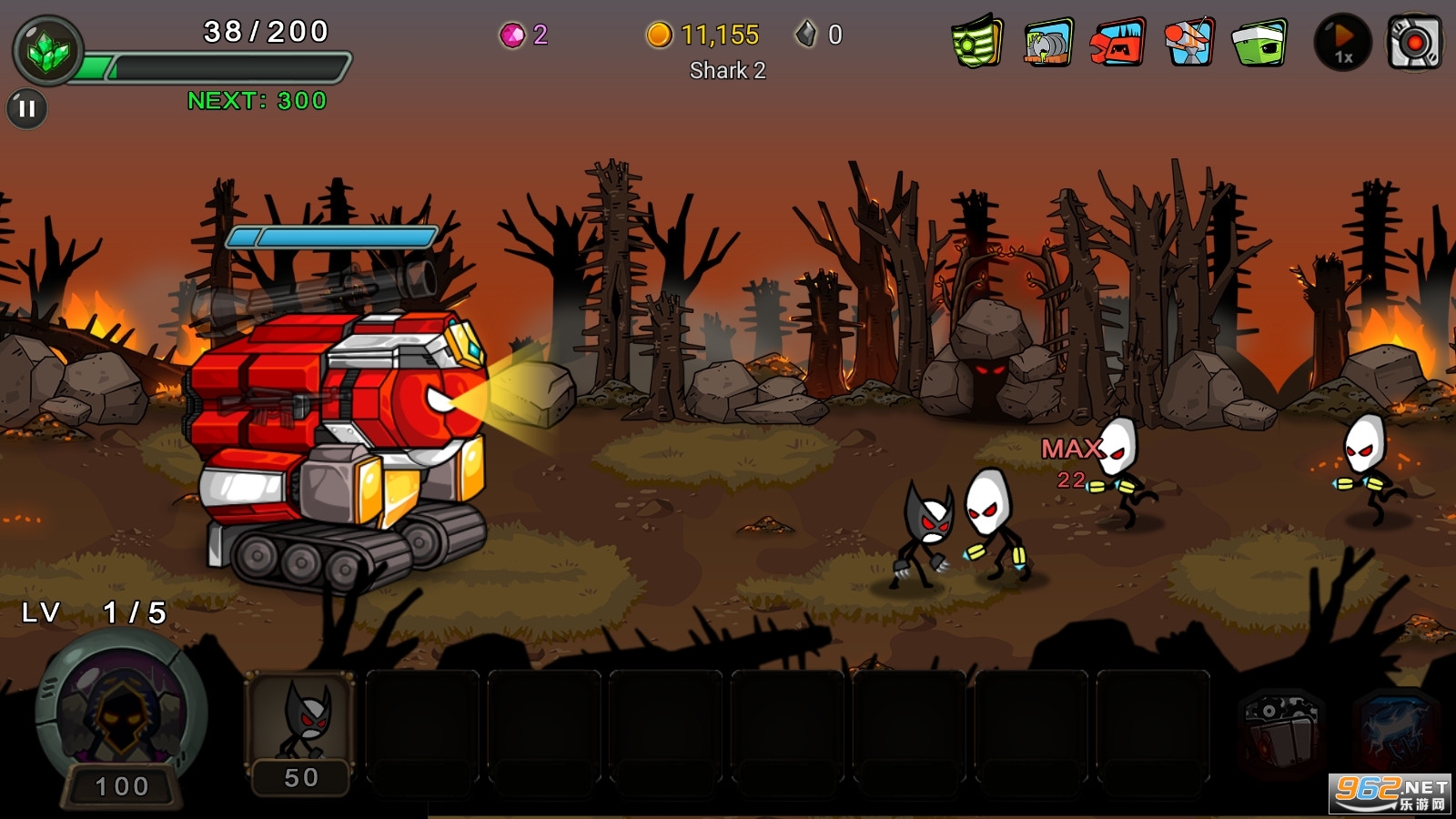Pause the game
1456x819 pixels.
[x=27, y=109]
